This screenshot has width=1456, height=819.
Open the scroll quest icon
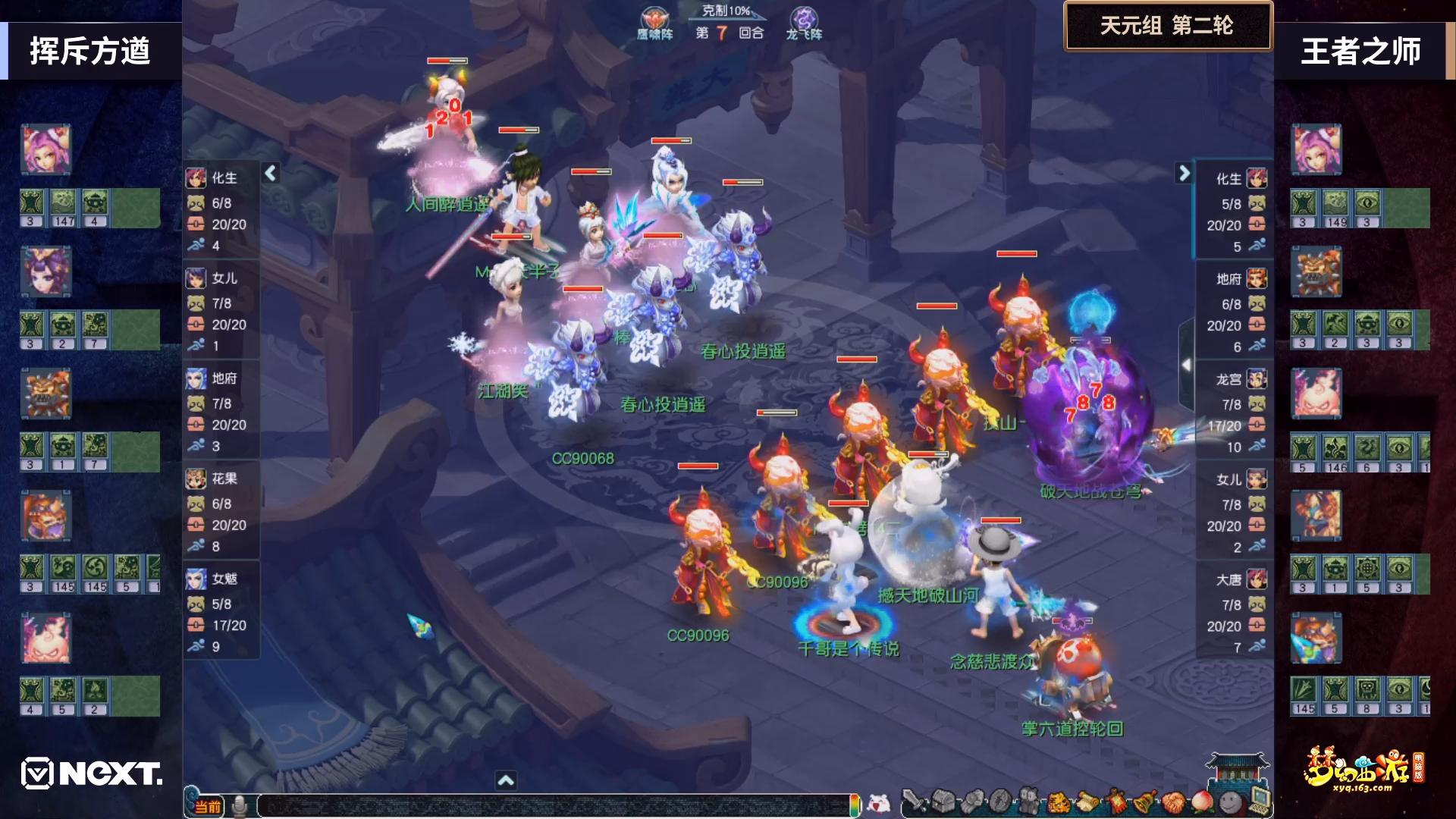click(x=1087, y=802)
